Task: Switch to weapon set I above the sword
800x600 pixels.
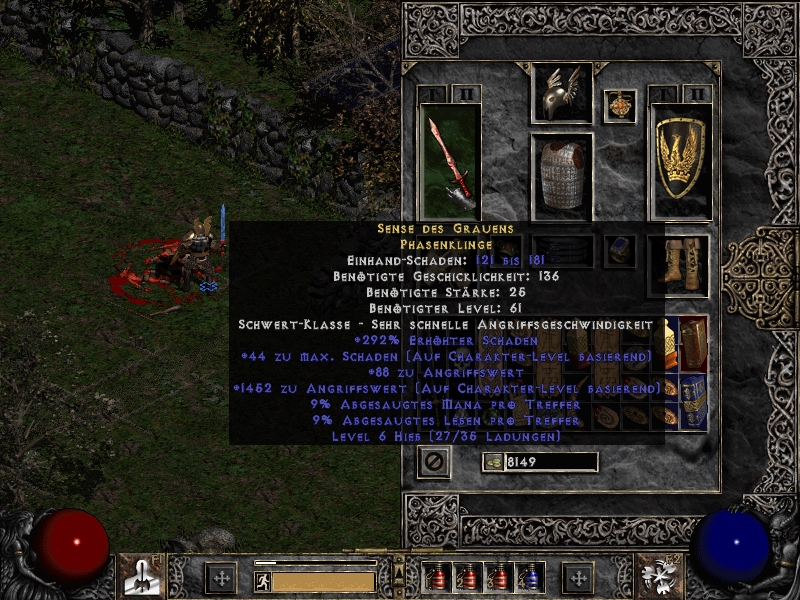Action: point(434,94)
